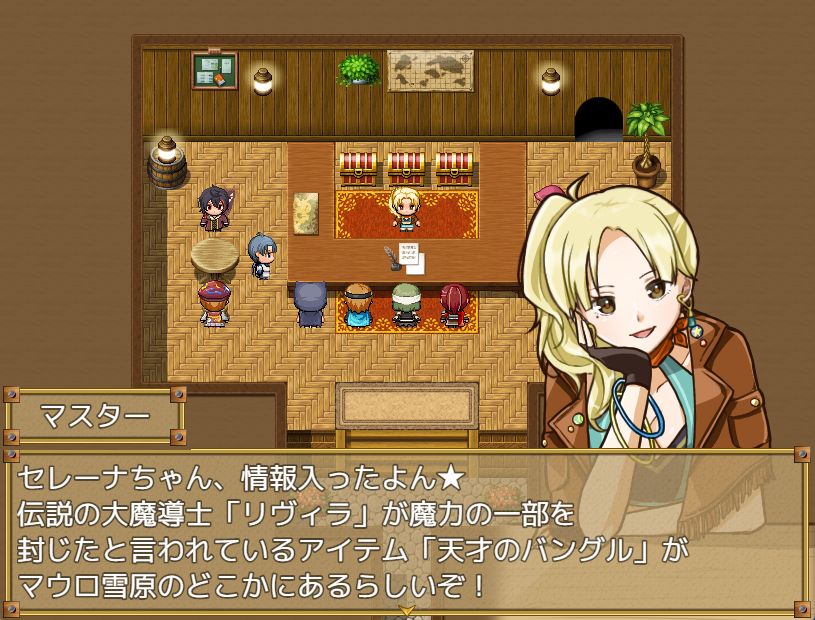Screen dimensions: 815x620
Task: Click the dialogue continue arrow indicator
Action: pos(407,609)
